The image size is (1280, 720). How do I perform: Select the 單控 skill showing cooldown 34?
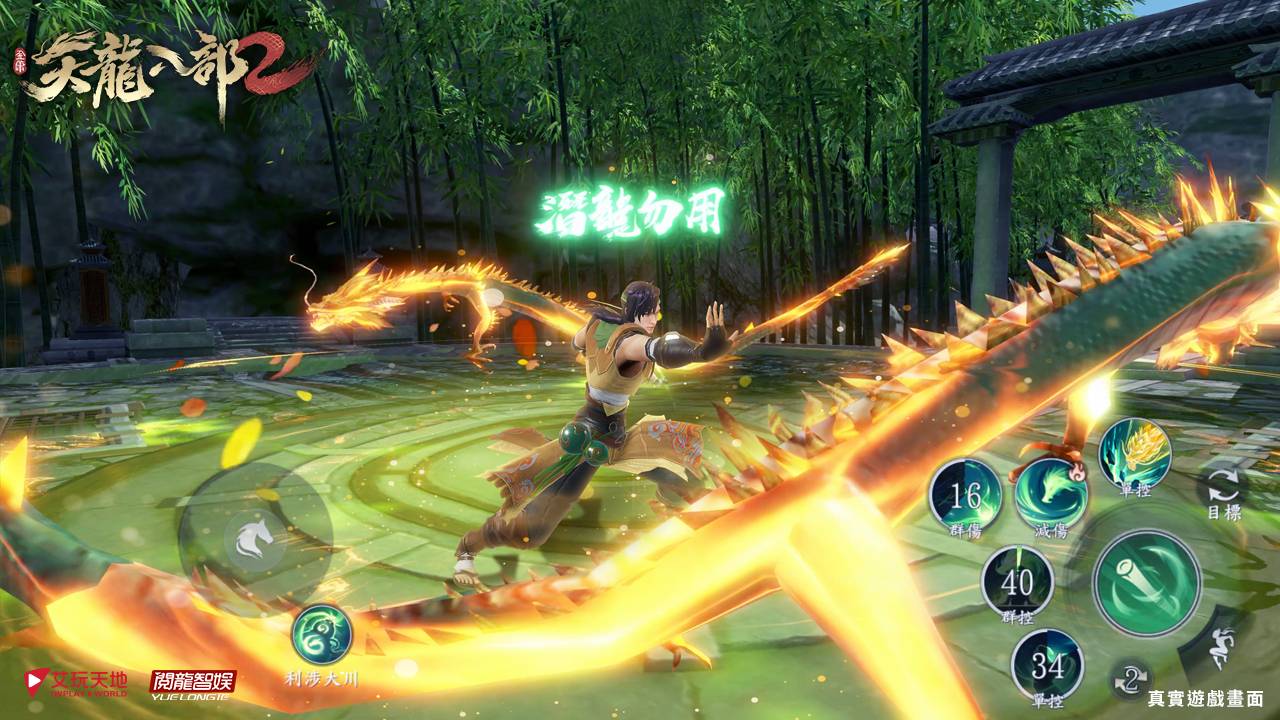pos(1047,664)
